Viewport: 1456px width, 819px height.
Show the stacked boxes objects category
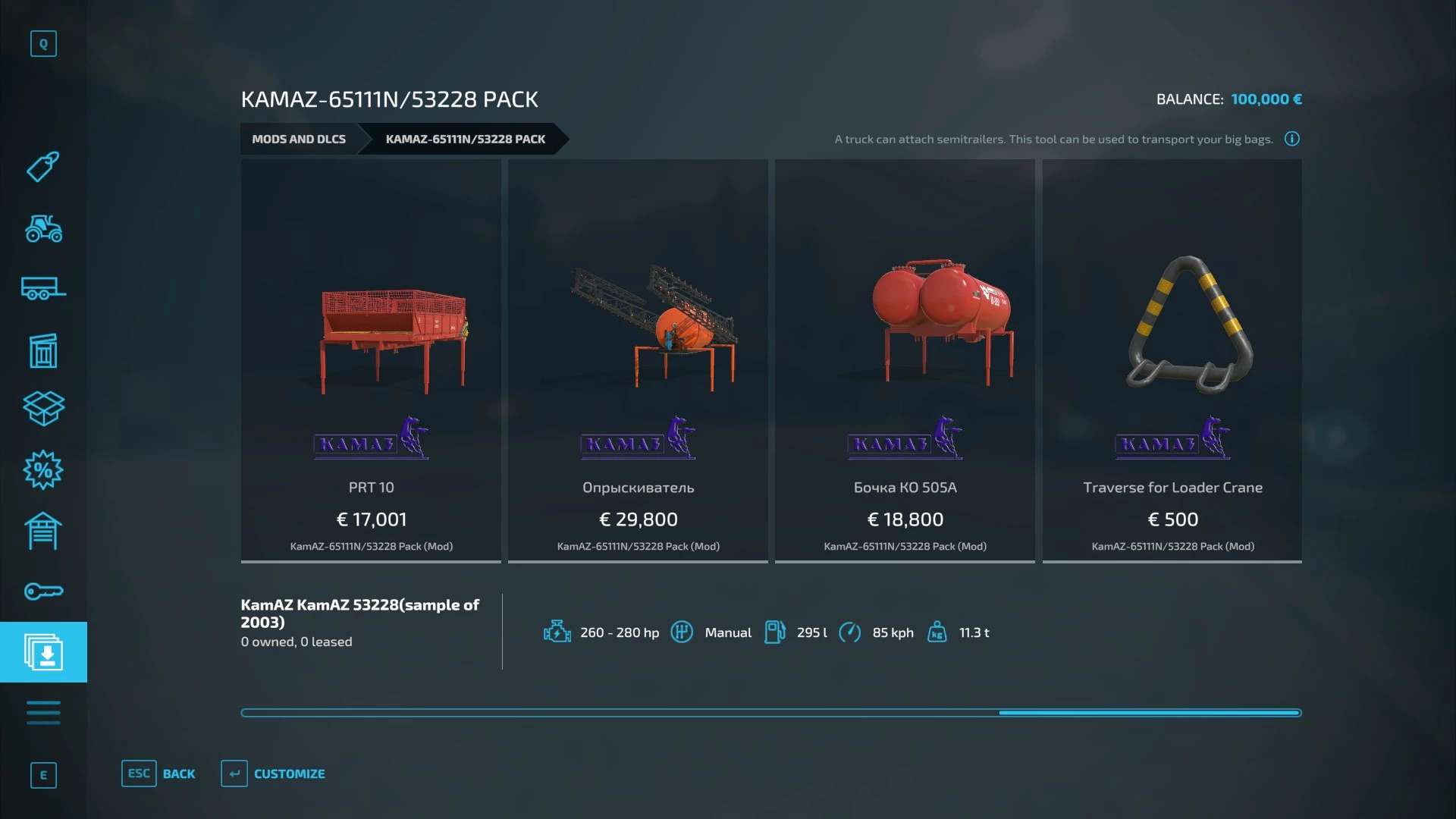pyautogui.click(x=43, y=409)
